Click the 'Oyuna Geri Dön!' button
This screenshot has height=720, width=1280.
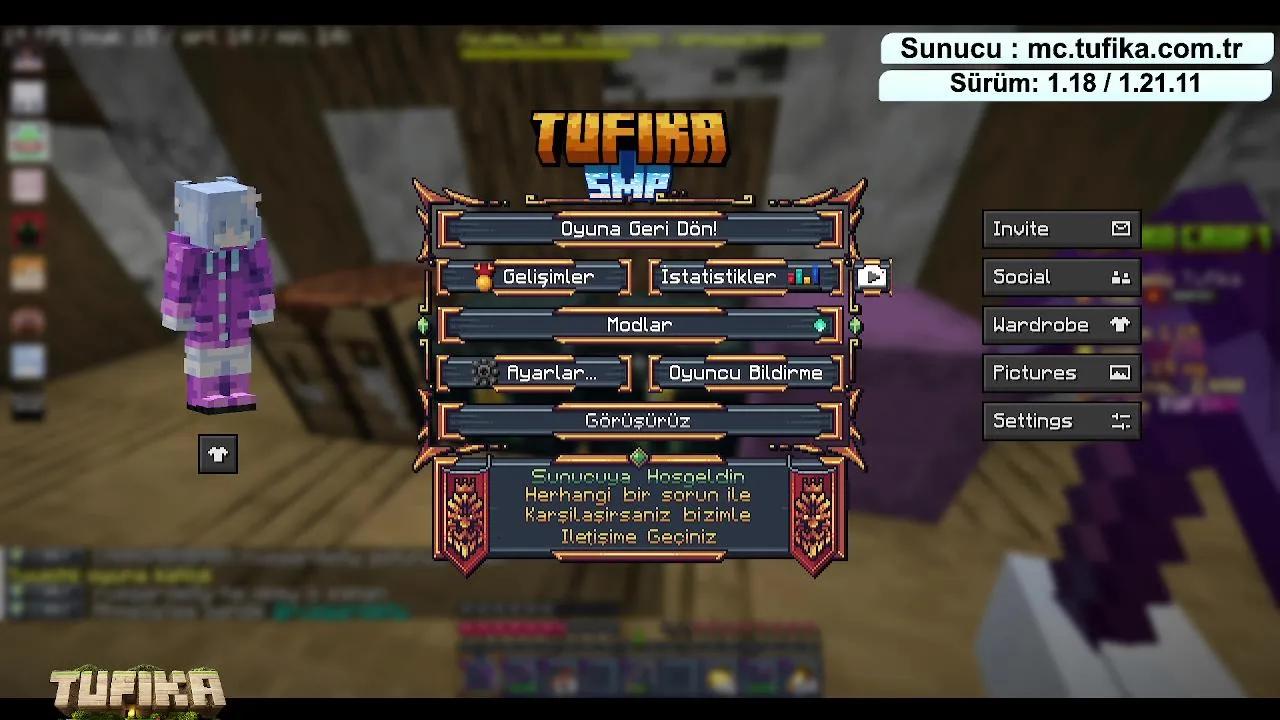coord(639,228)
